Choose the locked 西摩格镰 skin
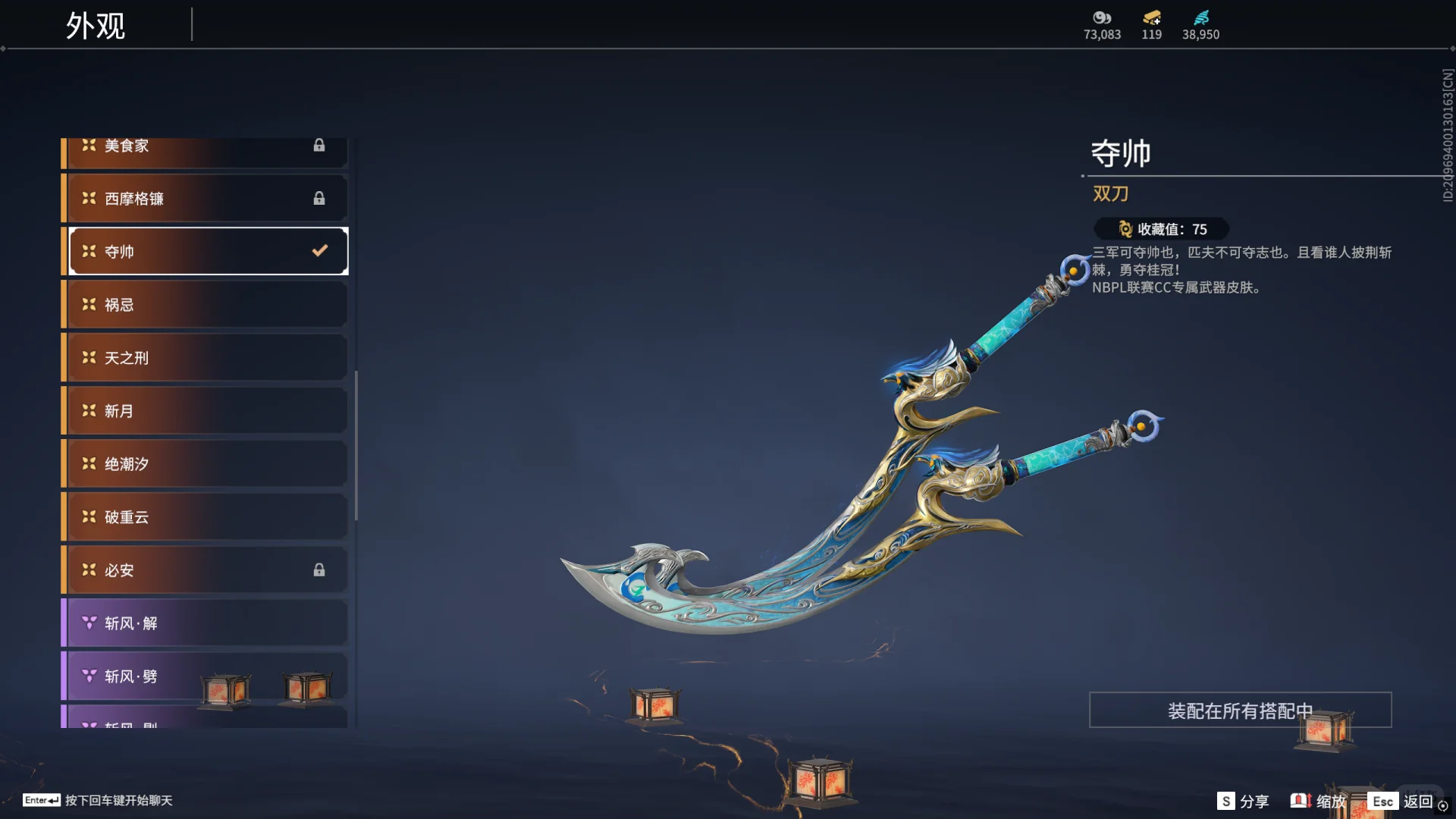This screenshot has width=1456, height=819. coord(205,199)
